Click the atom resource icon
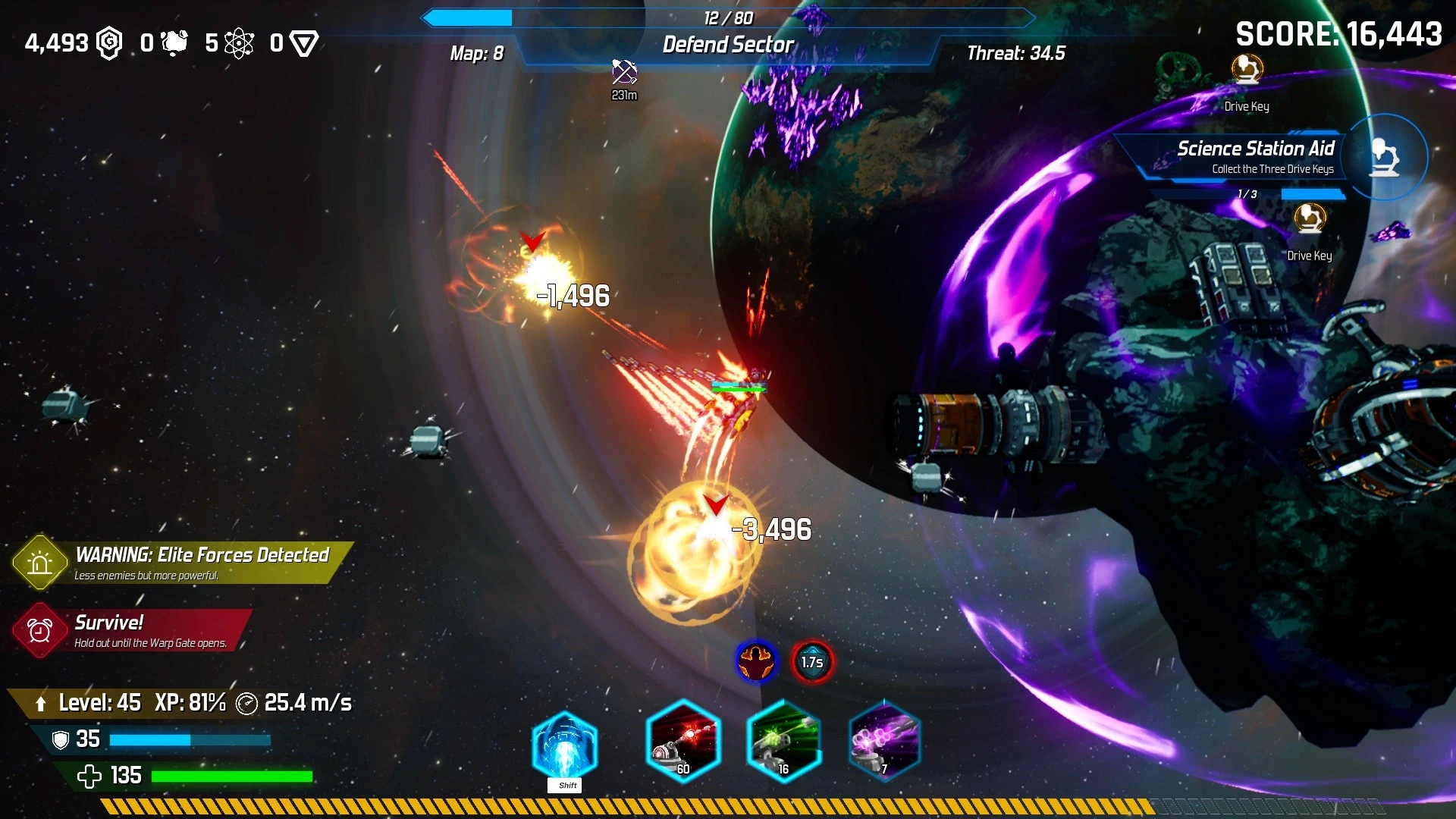The height and width of the screenshot is (819, 1456). [239, 43]
